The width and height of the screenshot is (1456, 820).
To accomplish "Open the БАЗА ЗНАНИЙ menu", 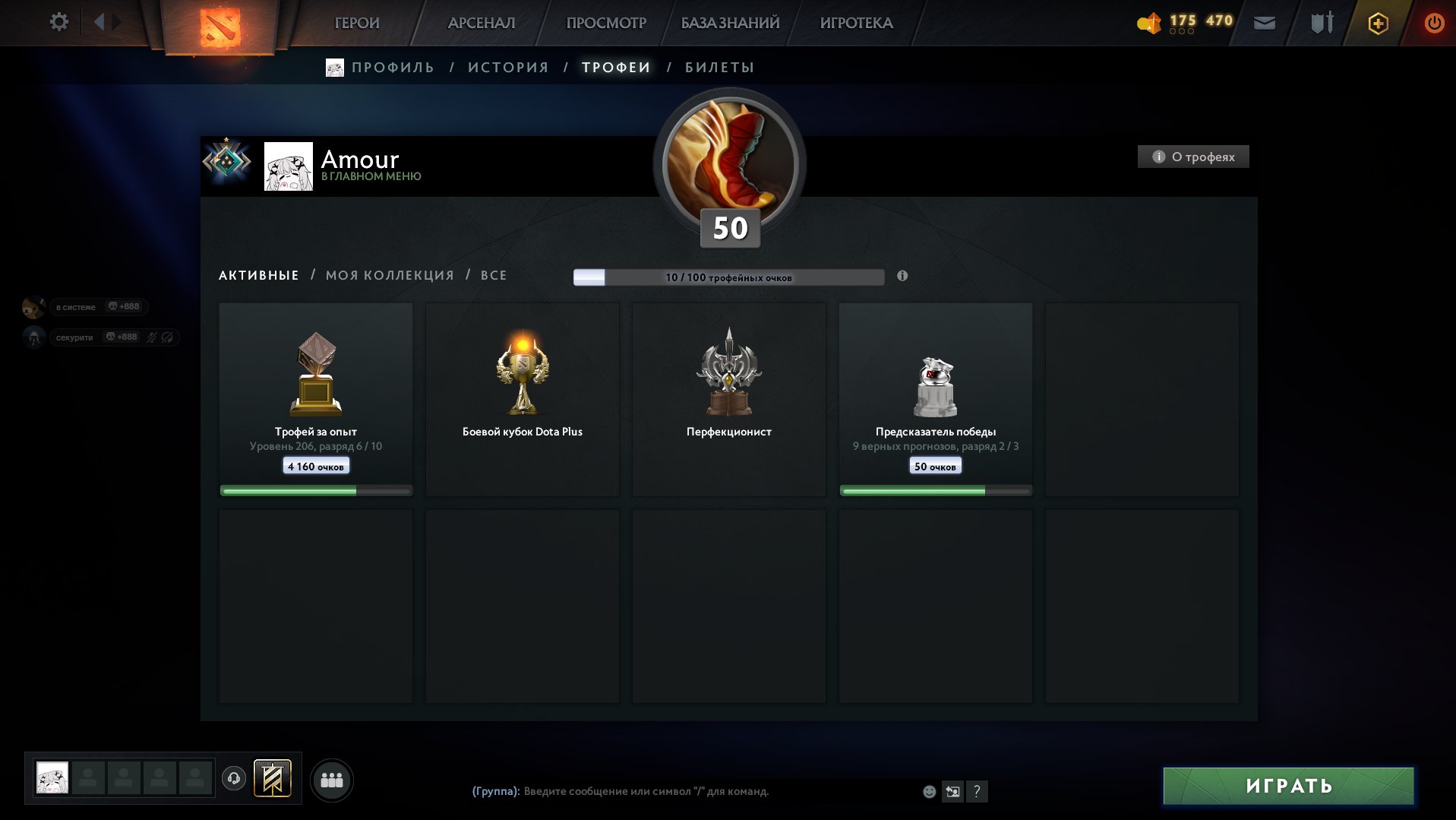I will click(x=728, y=23).
